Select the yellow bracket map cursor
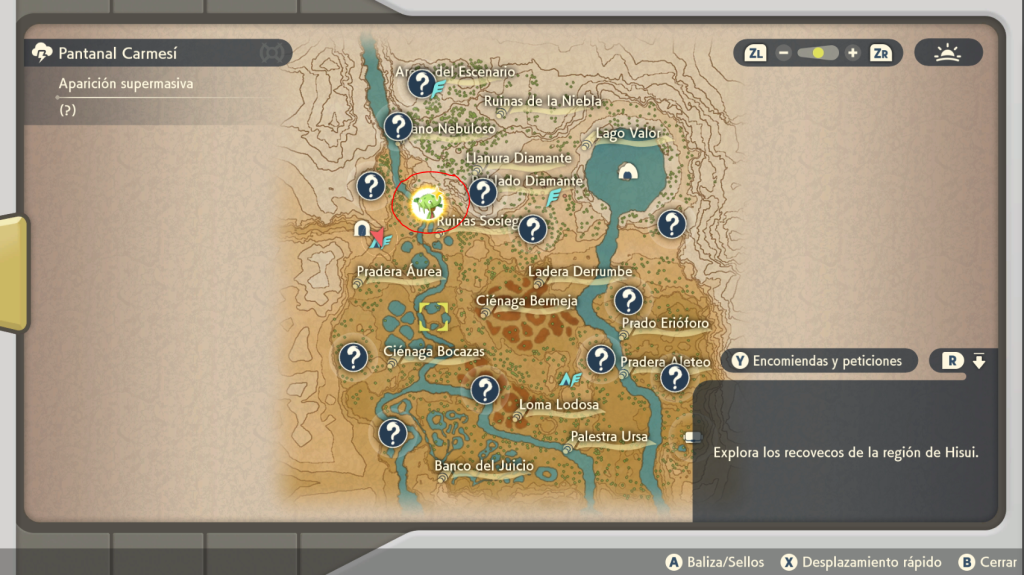This screenshot has width=1024, height=575. coord(434,317)
